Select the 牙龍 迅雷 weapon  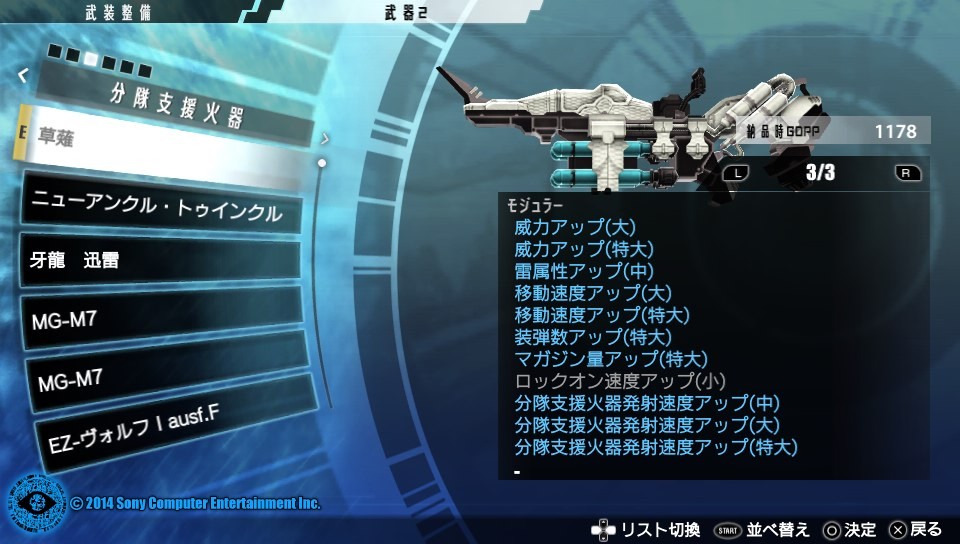tap(160, 260)
